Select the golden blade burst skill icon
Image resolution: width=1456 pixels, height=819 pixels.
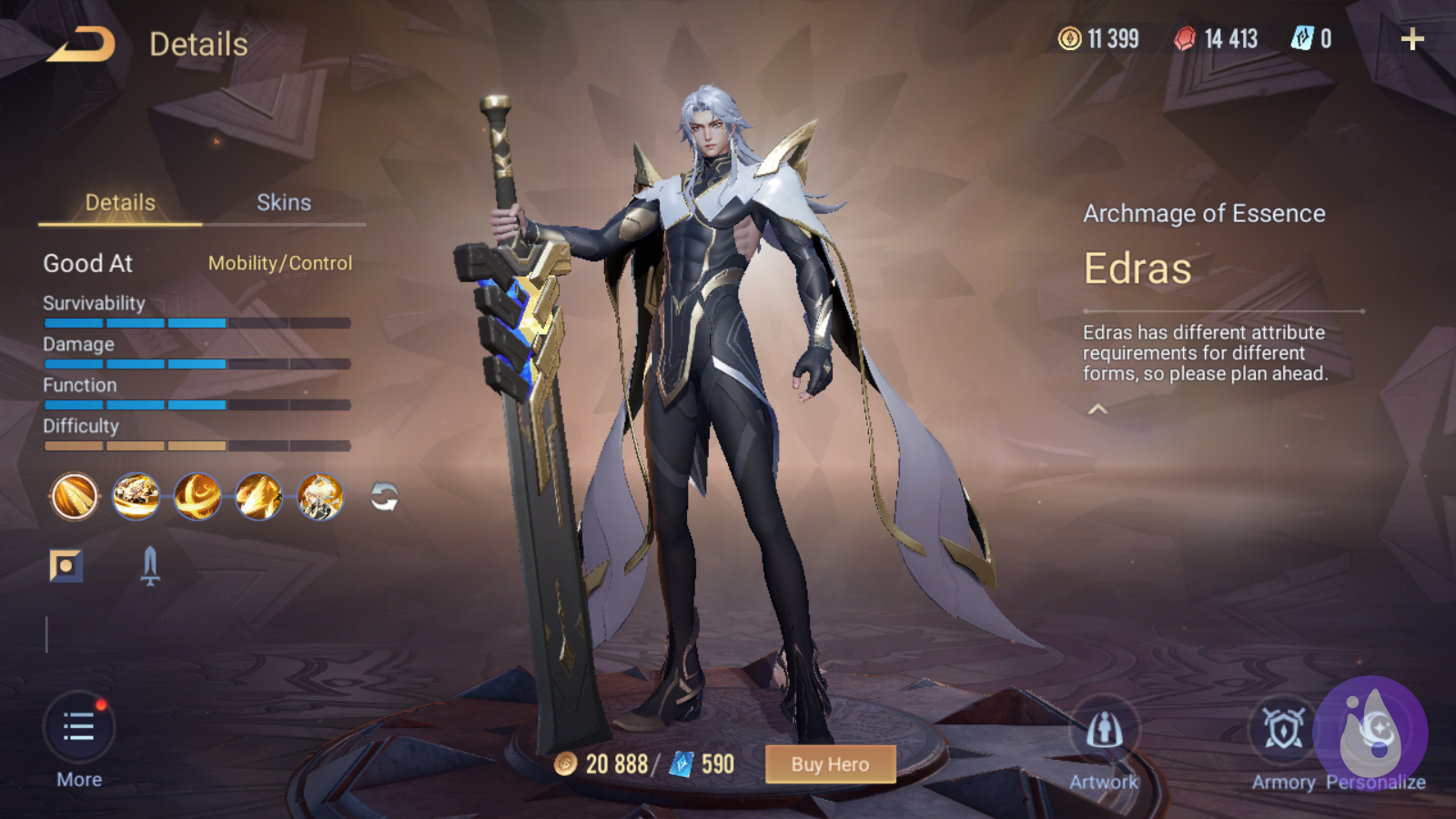tap(258, 497)
